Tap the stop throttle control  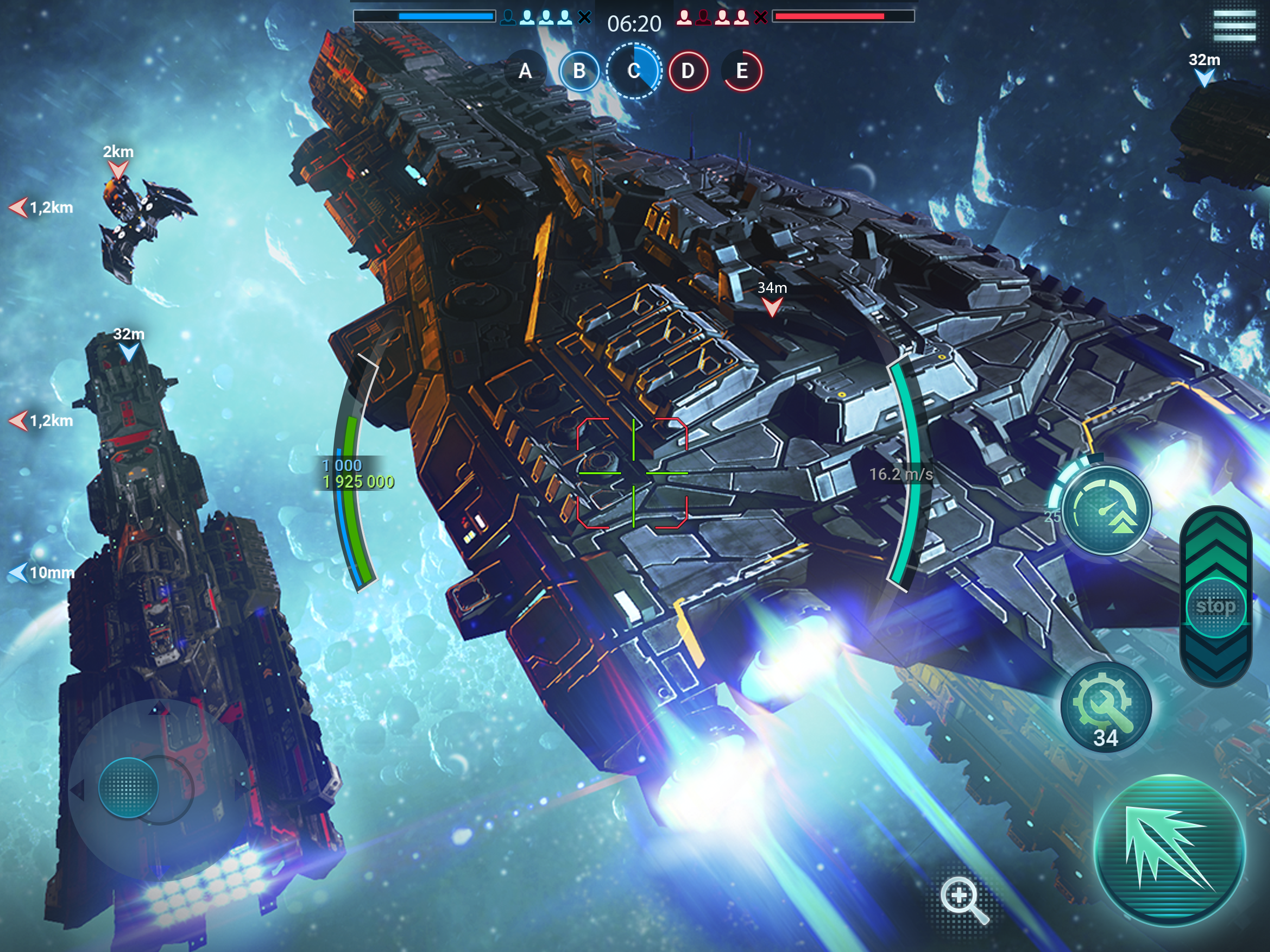(x=1216, y=607)
